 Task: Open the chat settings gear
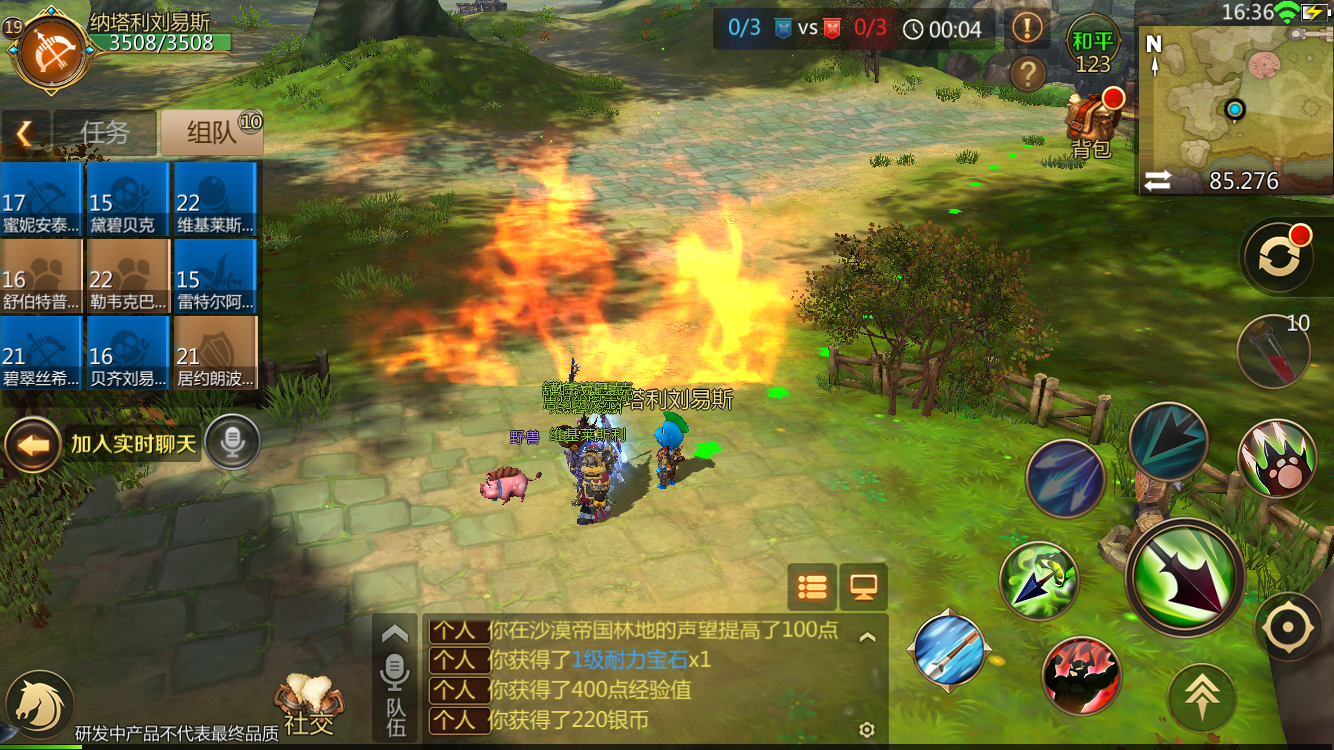click(x=867, y=730)
